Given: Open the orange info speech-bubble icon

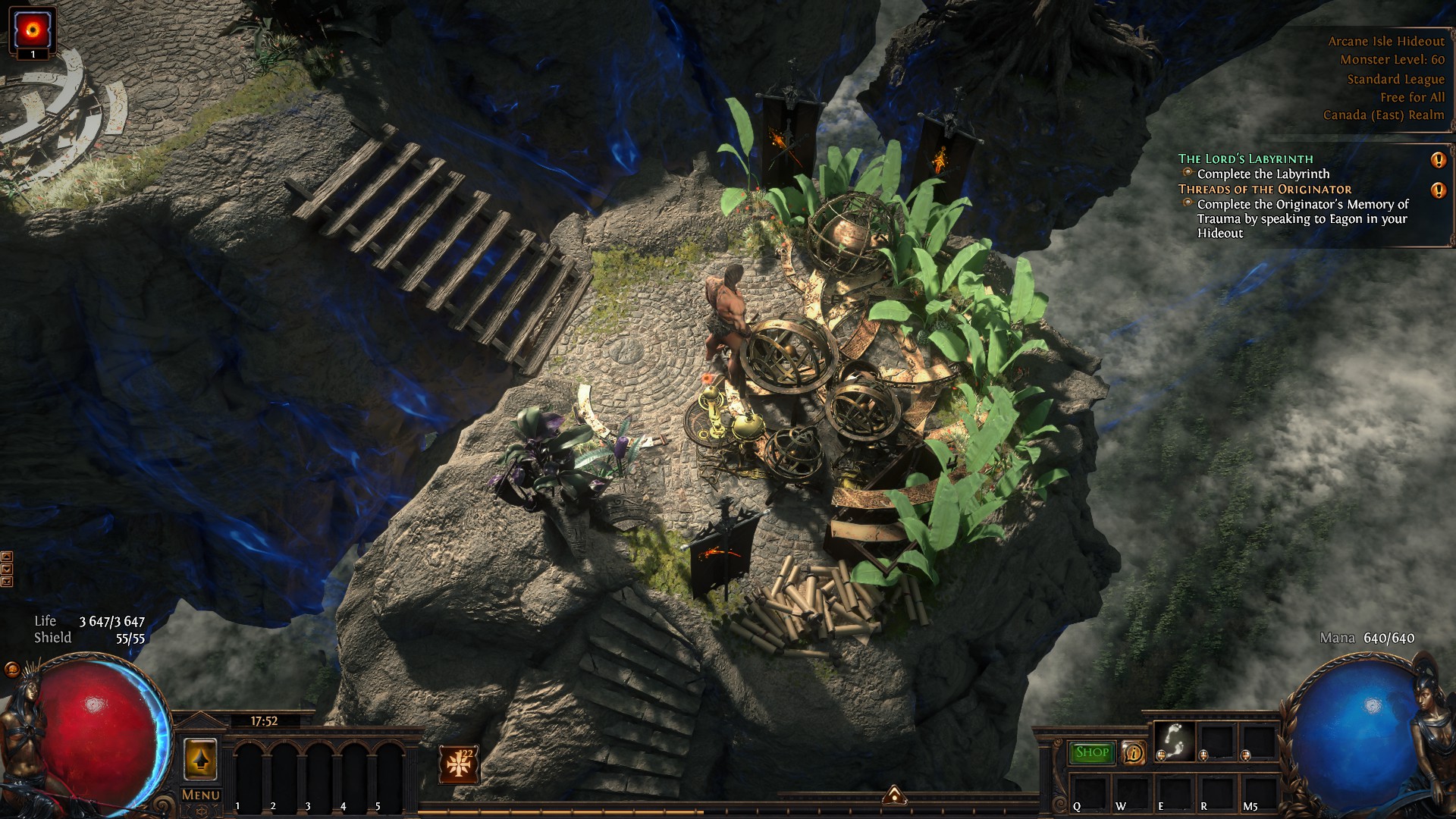Looking at the screenshot, I should [x=1133, y=752].
